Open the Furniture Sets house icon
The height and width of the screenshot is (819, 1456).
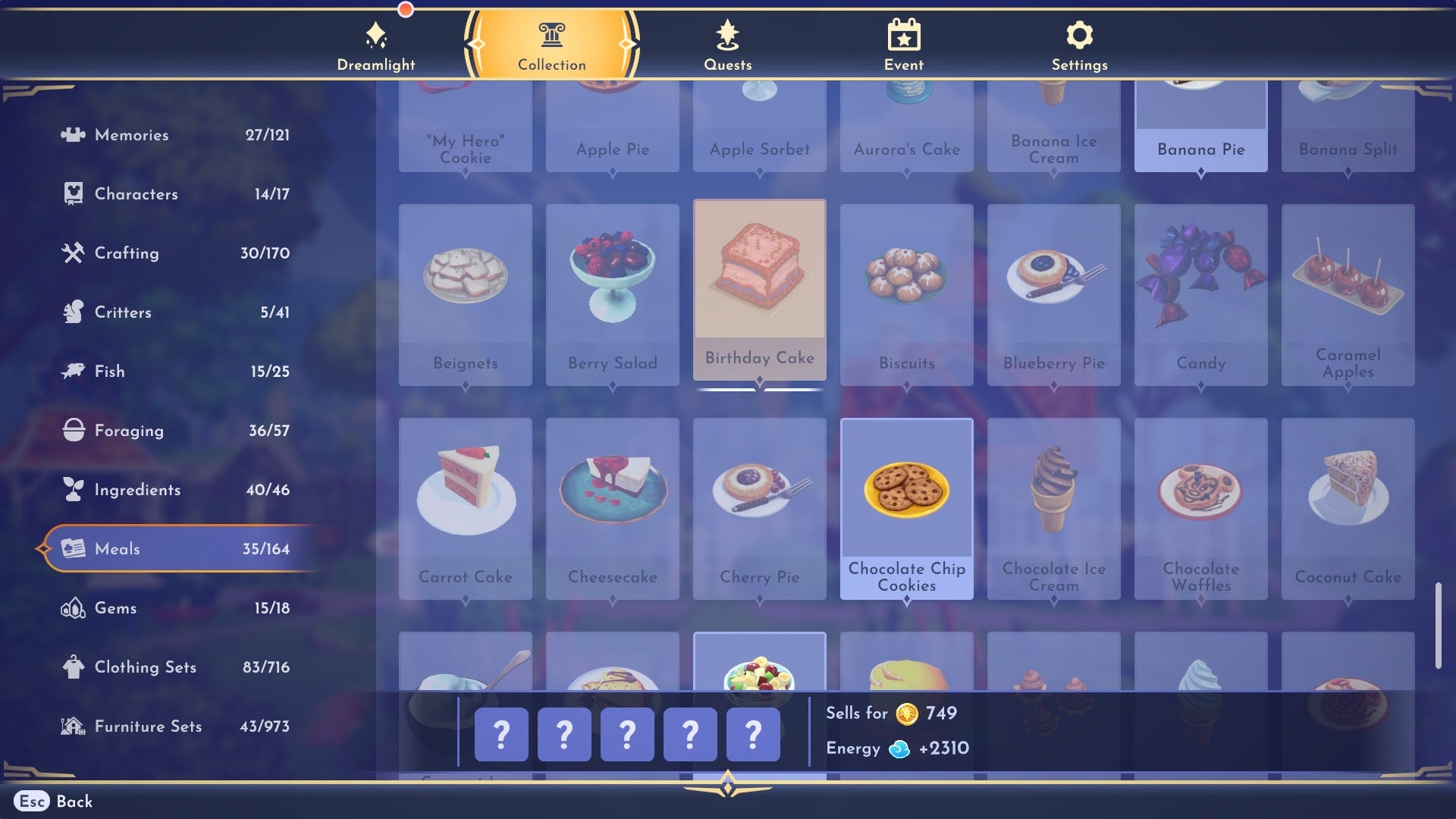tap(72, 726)
